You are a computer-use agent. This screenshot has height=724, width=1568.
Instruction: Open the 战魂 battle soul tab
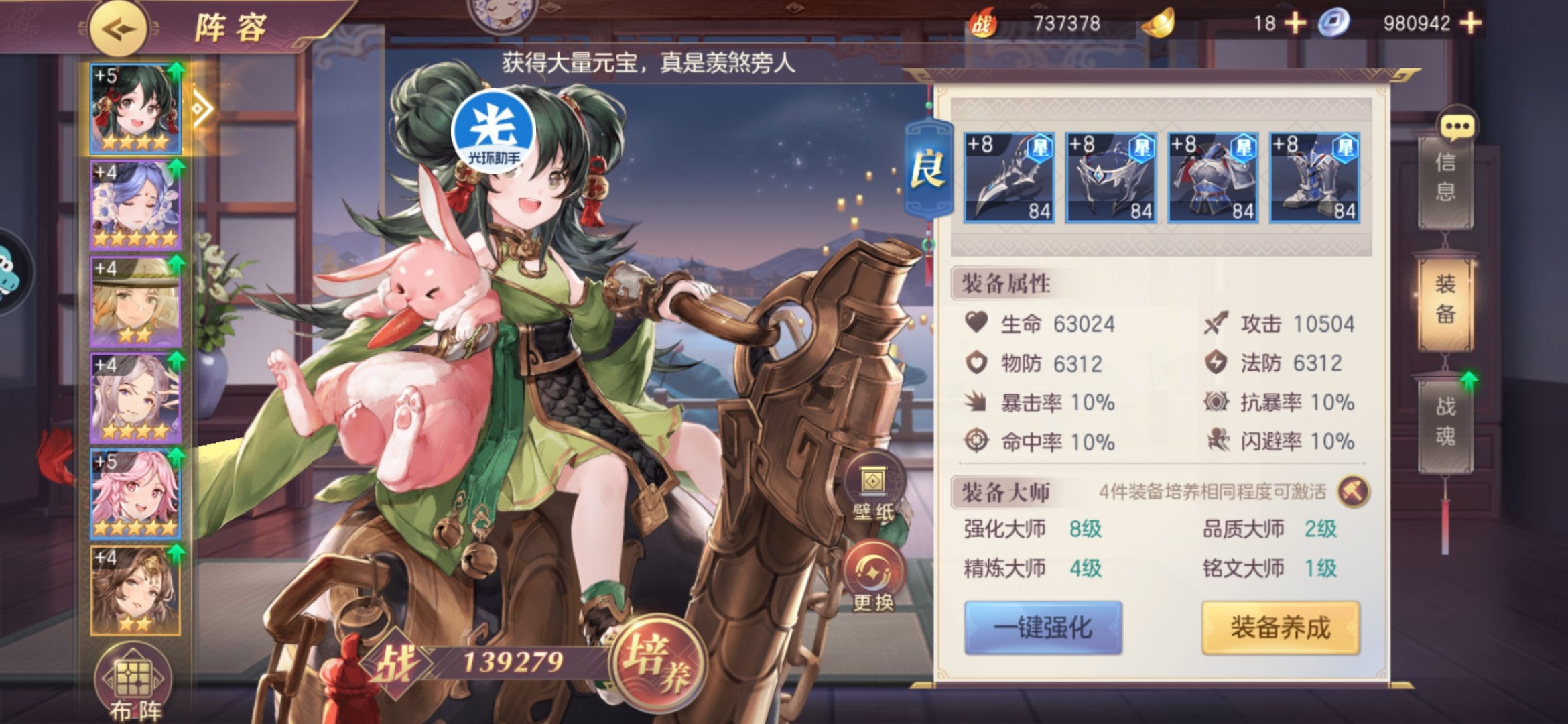tap(1445, 422)
